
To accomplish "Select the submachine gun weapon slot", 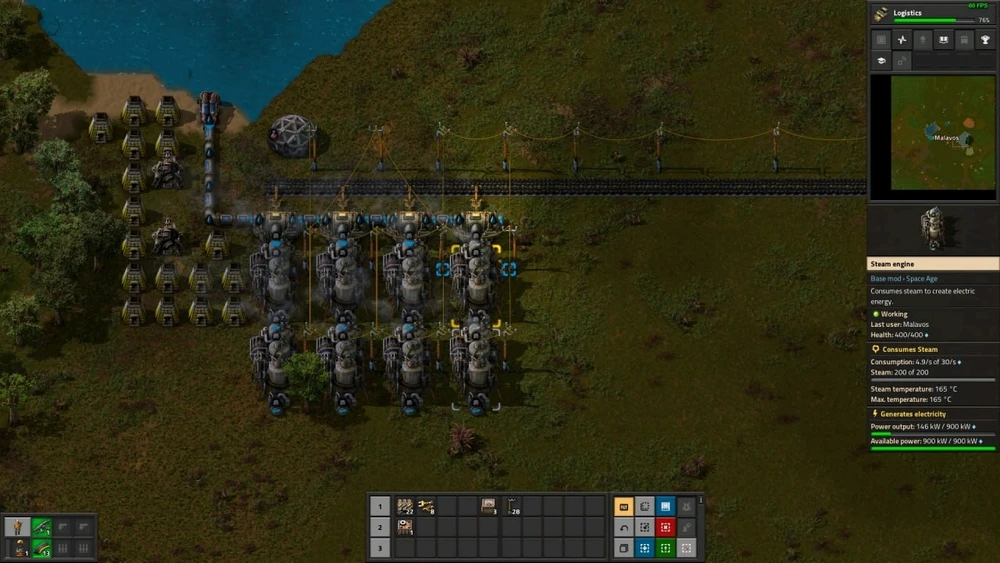I will [x=41, y=527].
